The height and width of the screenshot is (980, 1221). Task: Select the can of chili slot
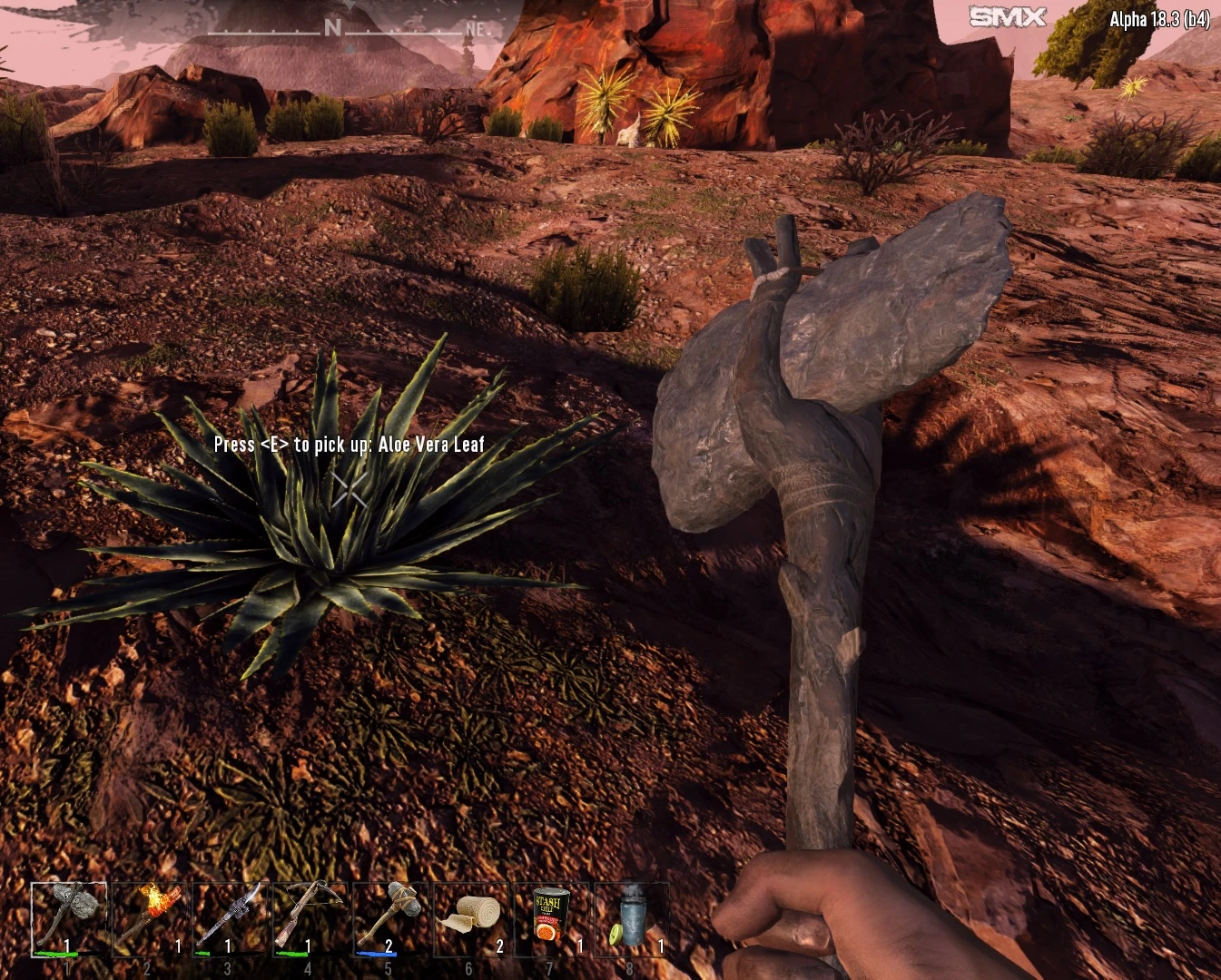point(550,919)
